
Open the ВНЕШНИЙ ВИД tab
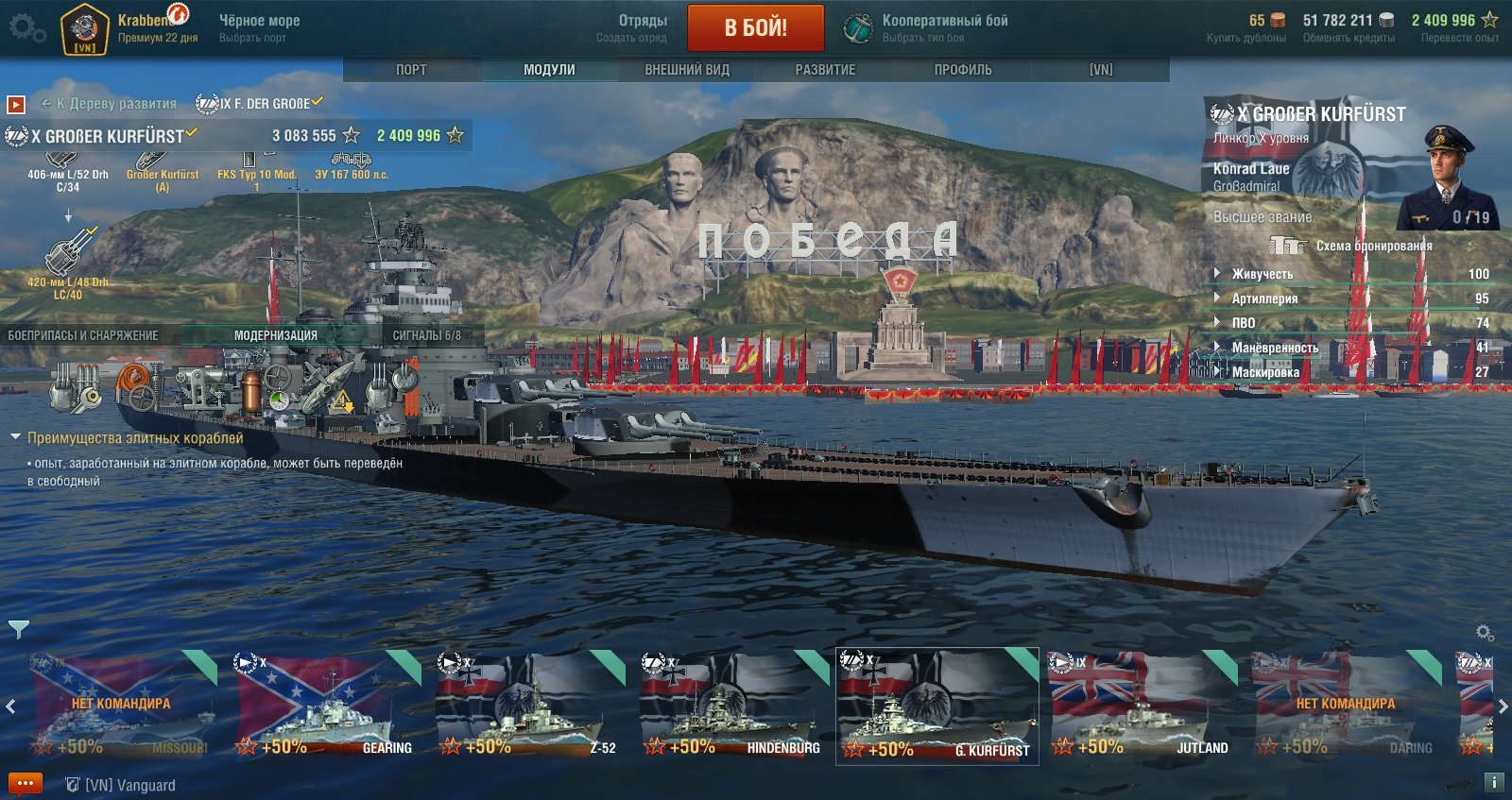point(687,70)
